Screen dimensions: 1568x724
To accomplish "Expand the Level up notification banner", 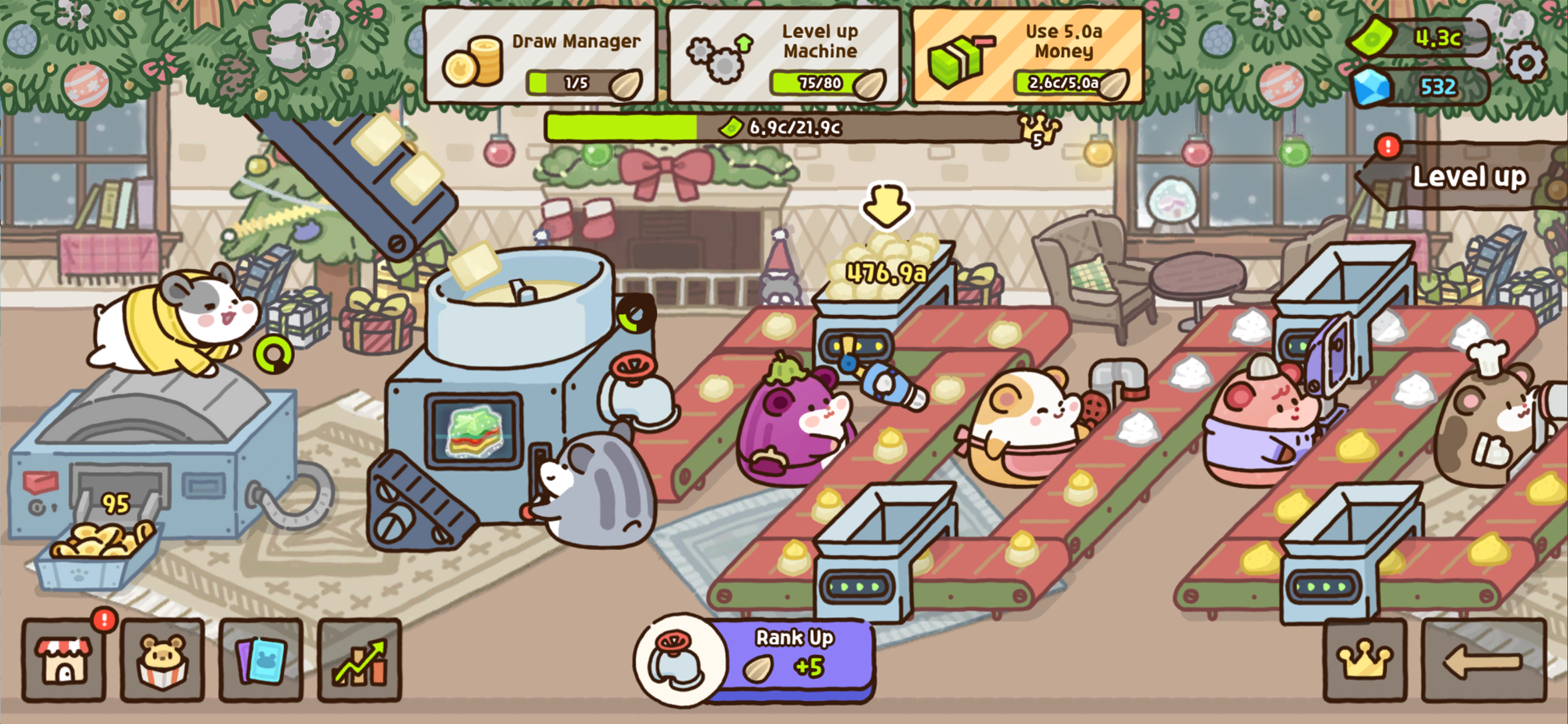I will [x=1468, y=178].
